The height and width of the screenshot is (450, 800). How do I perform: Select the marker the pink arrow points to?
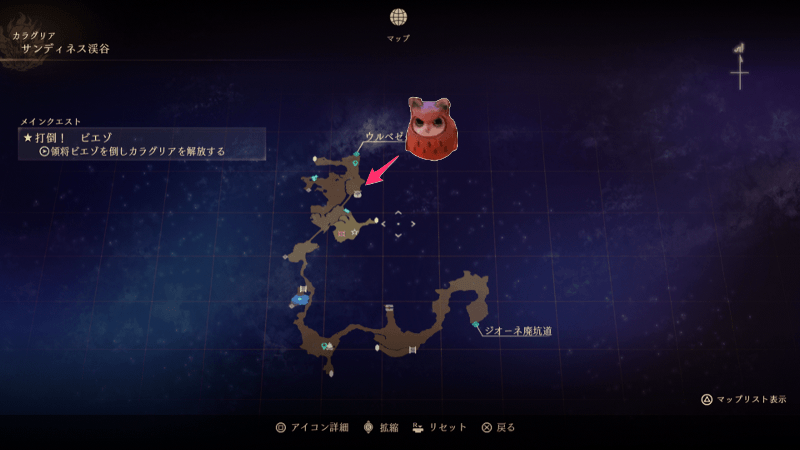click(x=357, y=195)
